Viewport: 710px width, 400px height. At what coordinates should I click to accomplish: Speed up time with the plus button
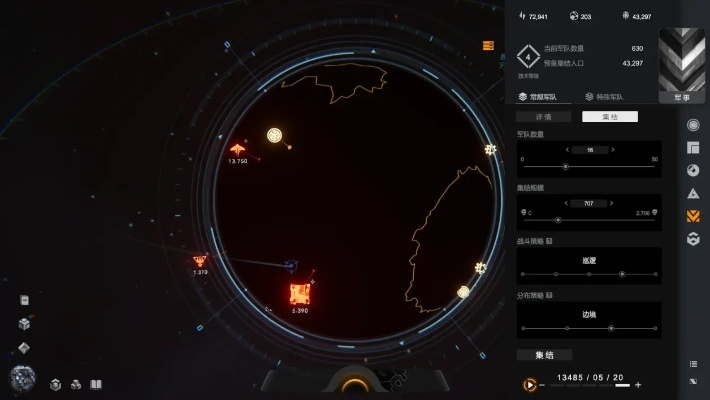638,385
